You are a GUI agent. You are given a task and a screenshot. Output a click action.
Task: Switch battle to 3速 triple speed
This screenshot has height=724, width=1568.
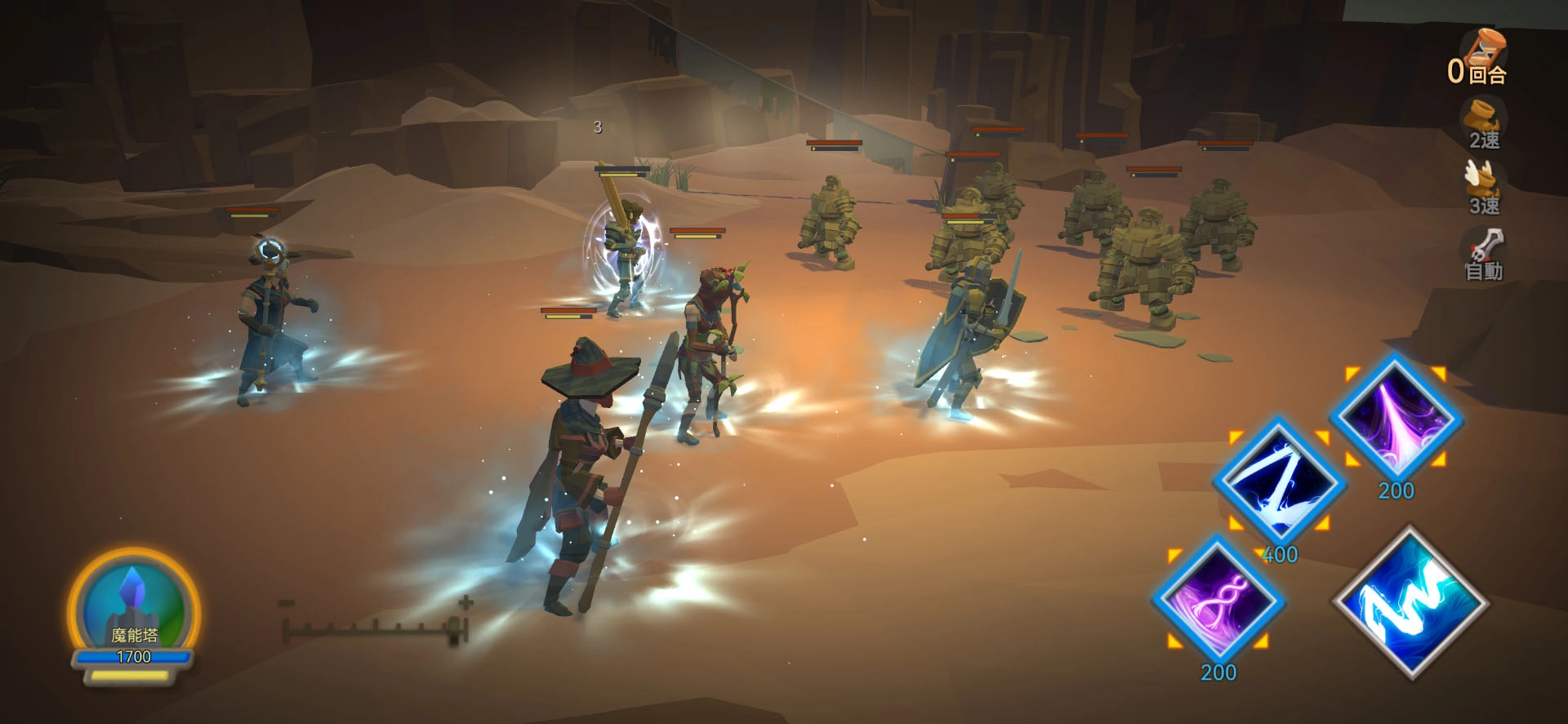click(1483, 189)
